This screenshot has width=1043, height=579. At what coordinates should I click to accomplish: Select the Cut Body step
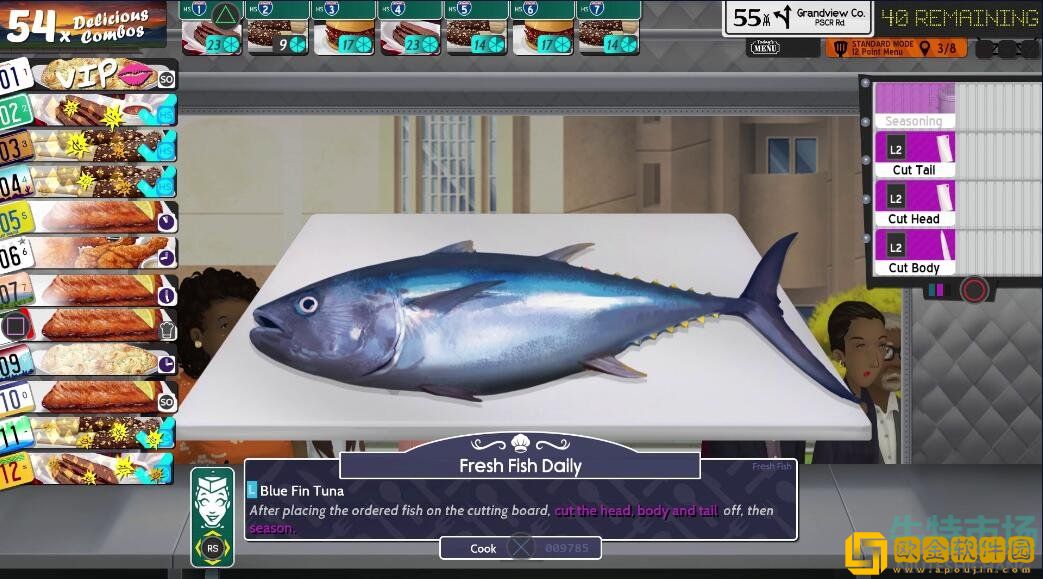pos(914,253)
